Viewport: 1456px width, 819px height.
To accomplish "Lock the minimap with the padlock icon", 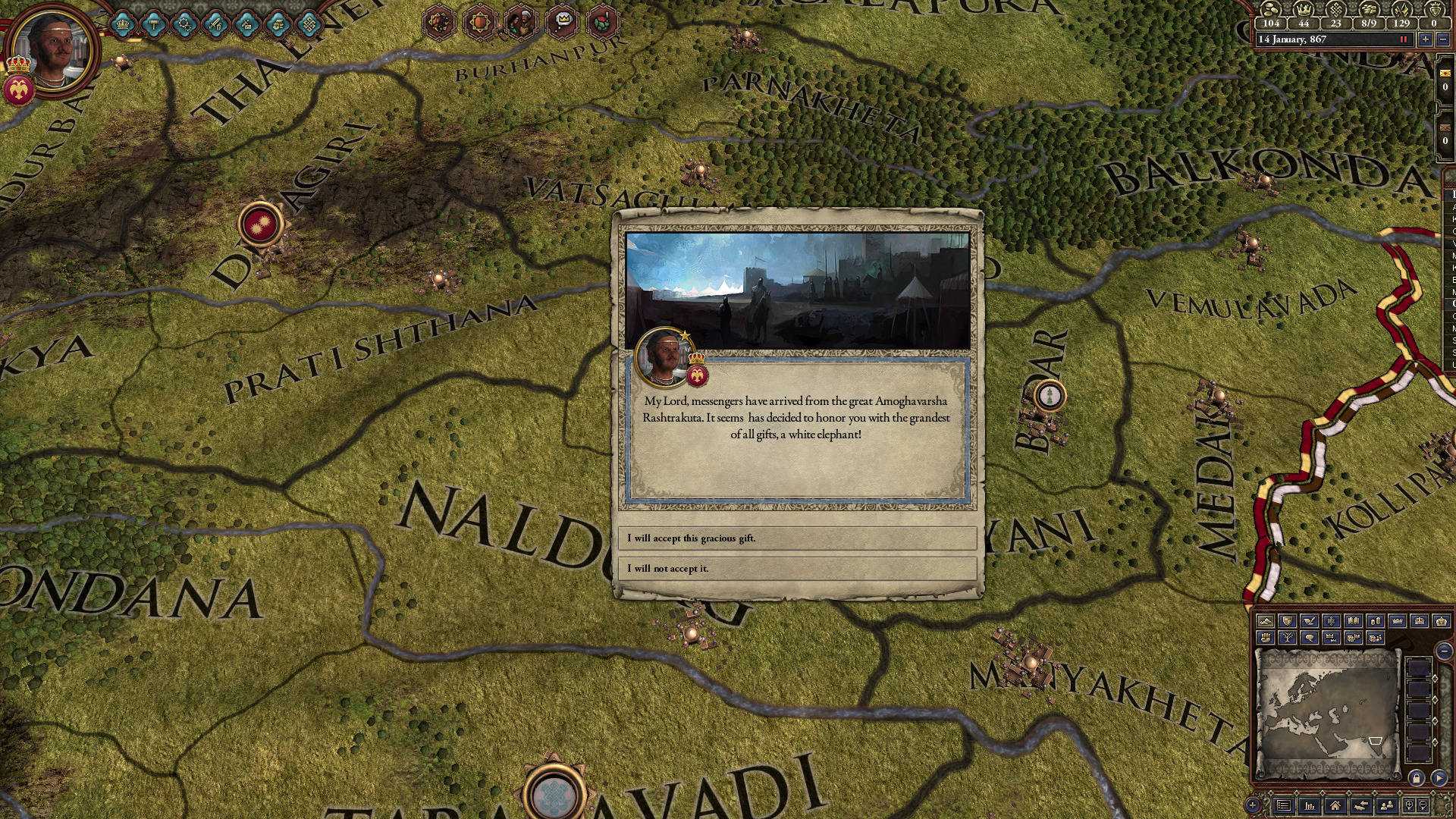I will (1417, 779).
